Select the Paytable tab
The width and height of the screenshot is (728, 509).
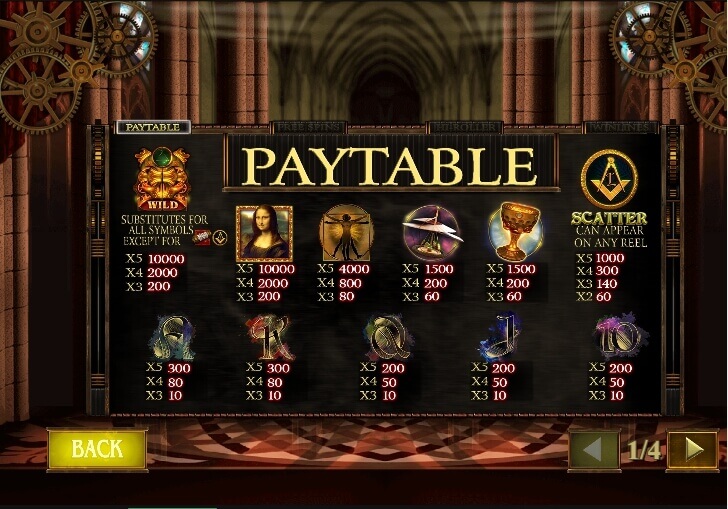tap(153, 128)
